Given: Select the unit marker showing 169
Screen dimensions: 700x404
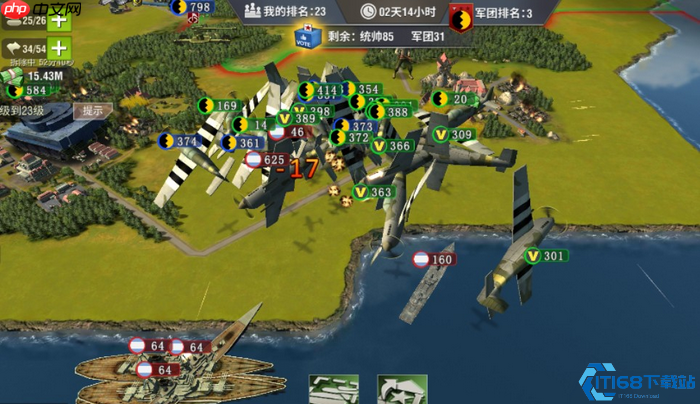Looking at the screenshot, I should click(219, 106).
